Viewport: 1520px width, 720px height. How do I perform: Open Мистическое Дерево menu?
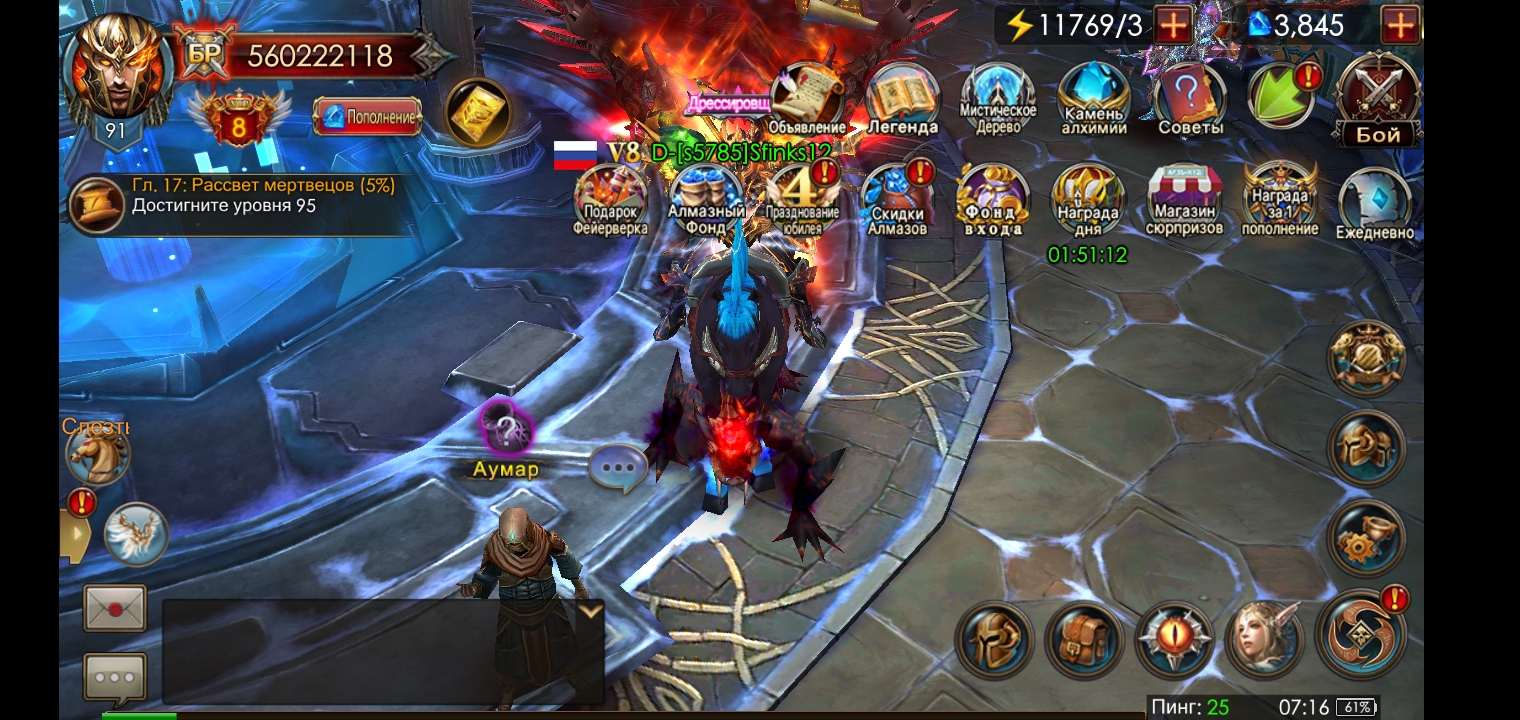coord(997,98)
